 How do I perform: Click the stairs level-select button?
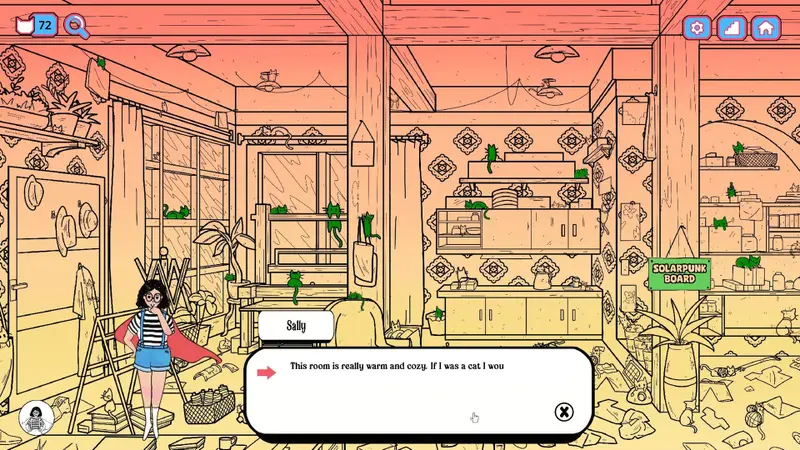[731, 28]
